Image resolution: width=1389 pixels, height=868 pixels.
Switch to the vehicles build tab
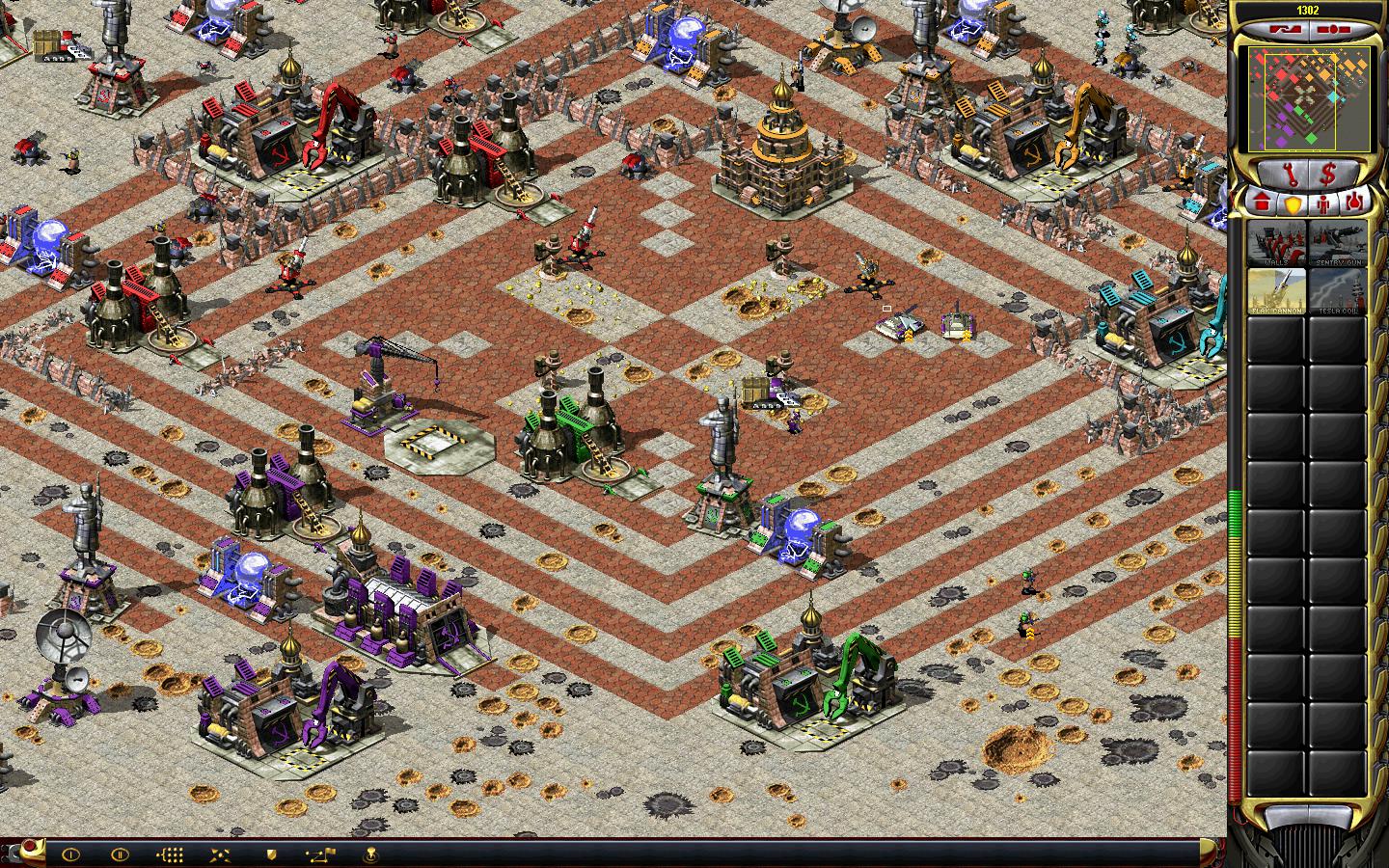point(1355,203)
